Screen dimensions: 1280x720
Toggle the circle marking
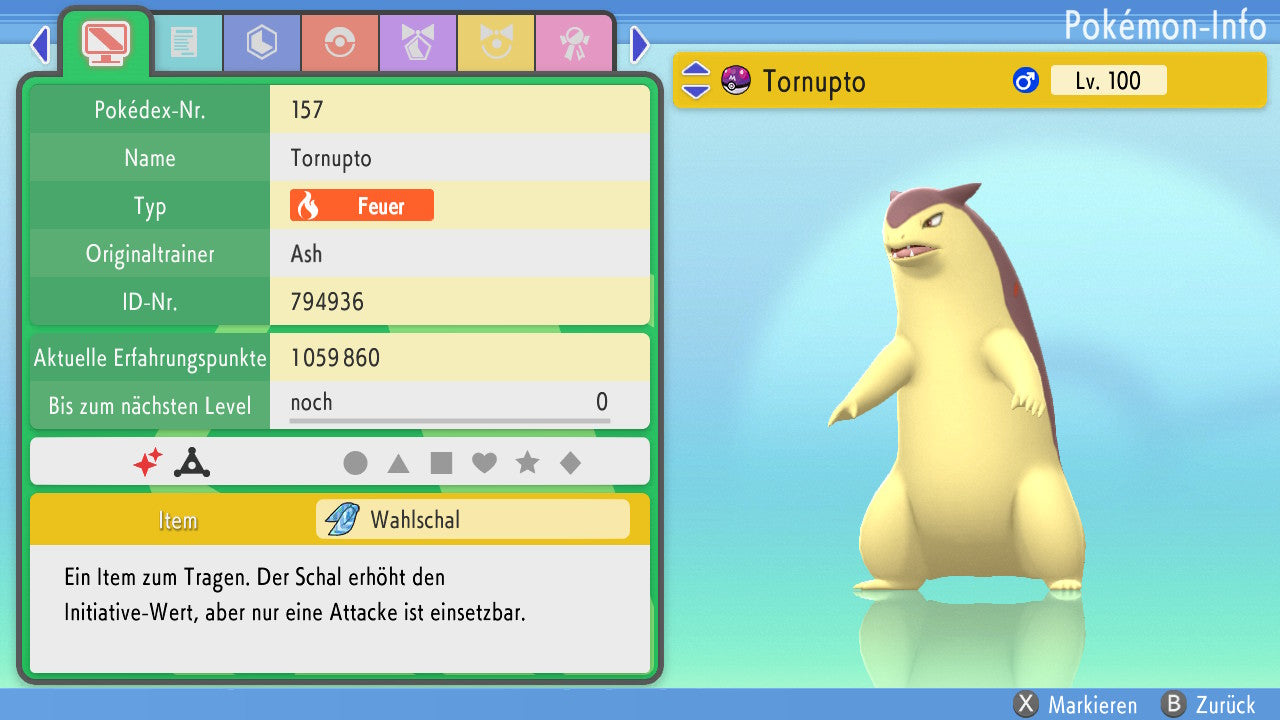[x=355, y=463]
